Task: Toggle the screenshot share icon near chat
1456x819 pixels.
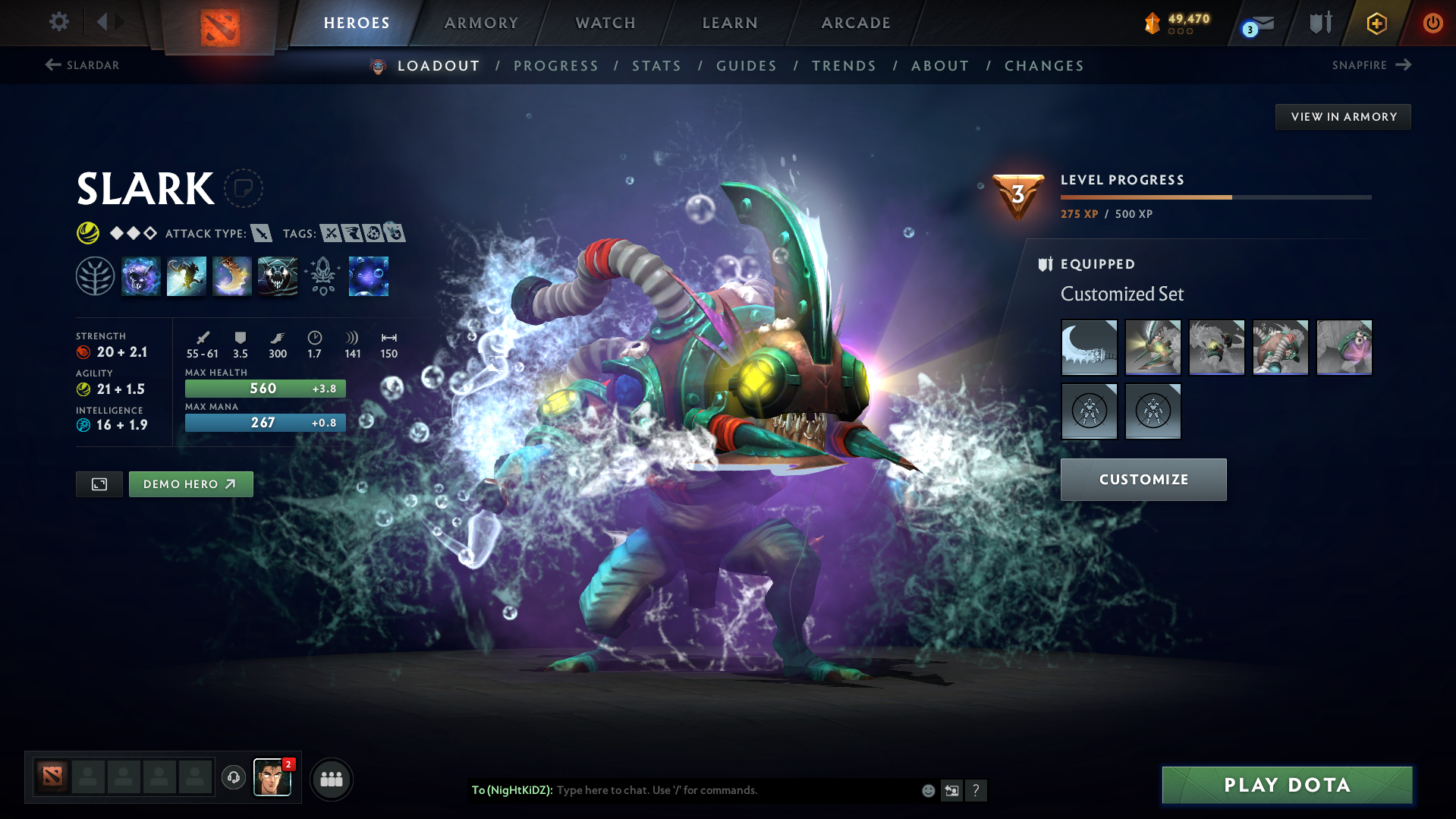Action: coord(951,790)
